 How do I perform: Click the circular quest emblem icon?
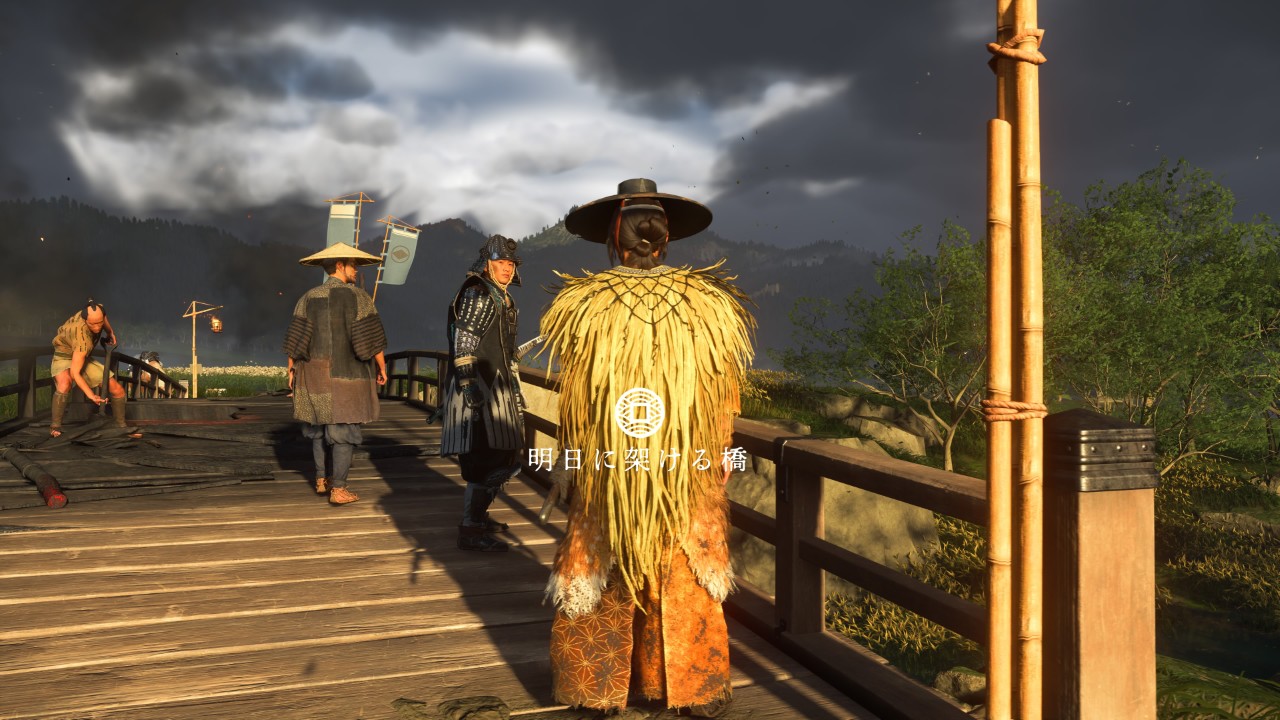(x=639, y=413)
